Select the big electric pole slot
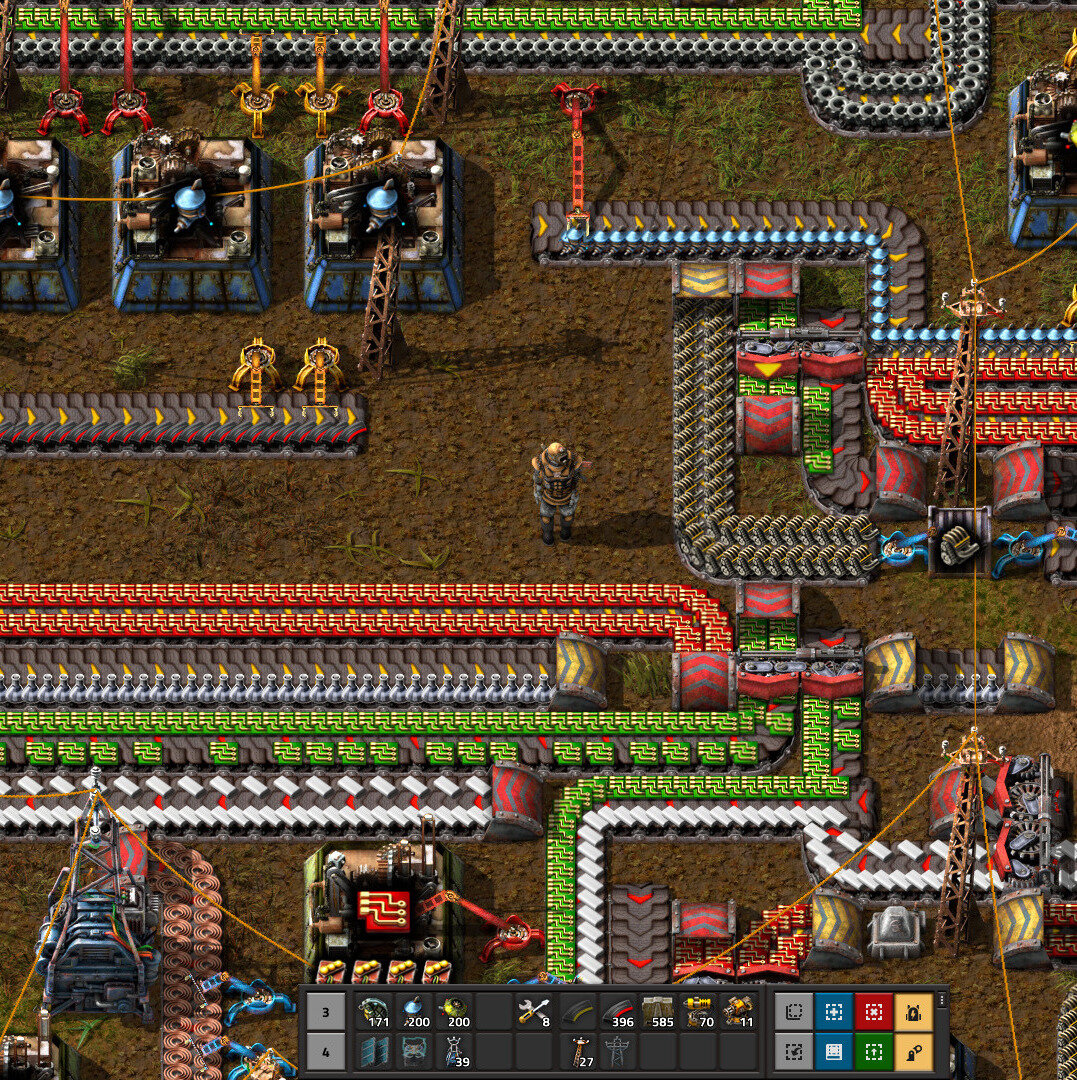The width and height of the screenshot is (1077, 1080). pos(617,1051)
